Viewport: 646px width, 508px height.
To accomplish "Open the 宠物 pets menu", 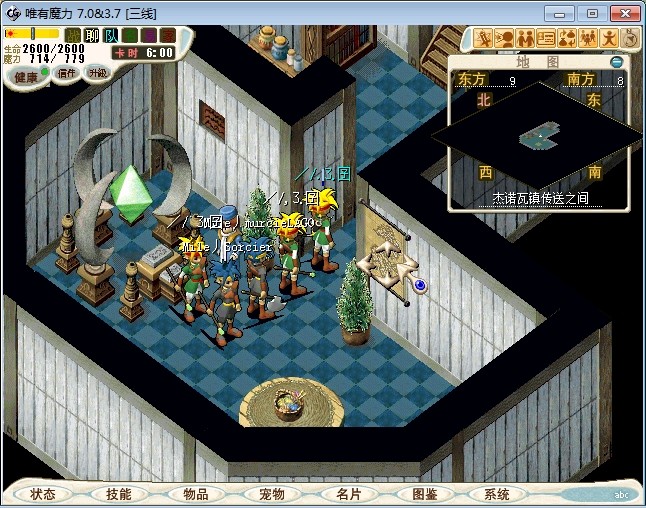I will point(272,494).
